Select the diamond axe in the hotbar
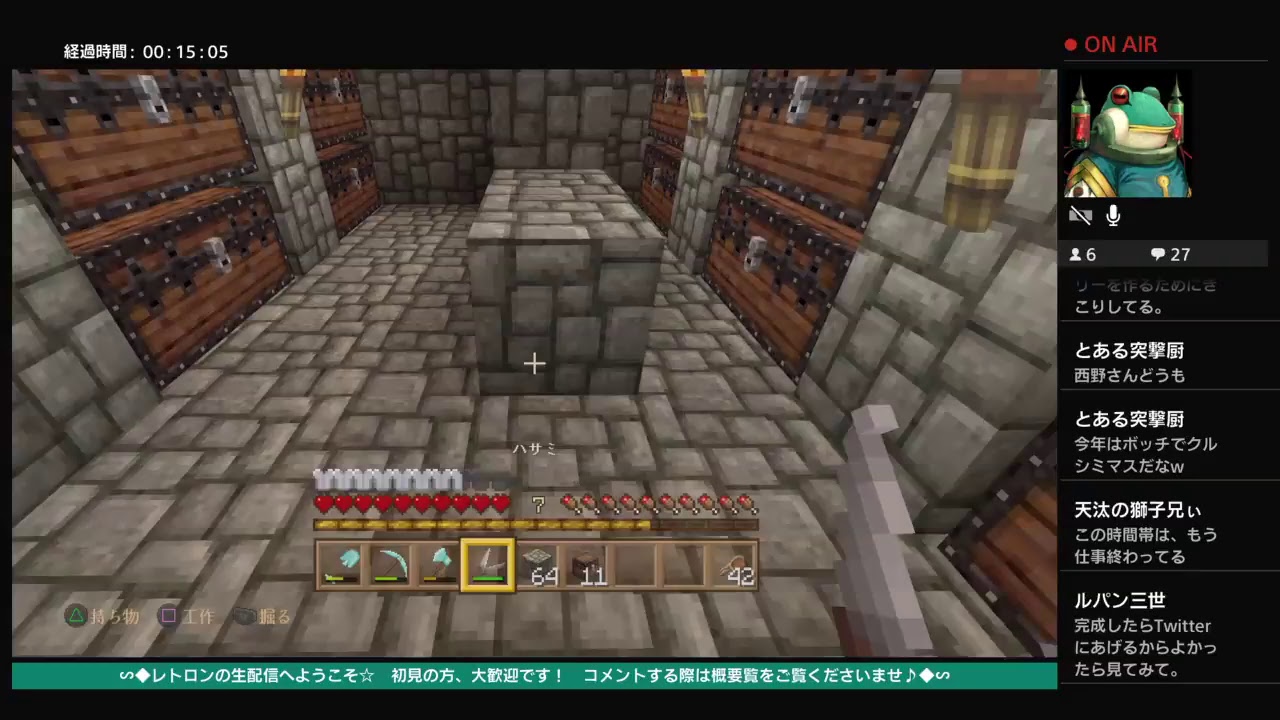This screenshot has height=720, width=1280. (438, 565)
